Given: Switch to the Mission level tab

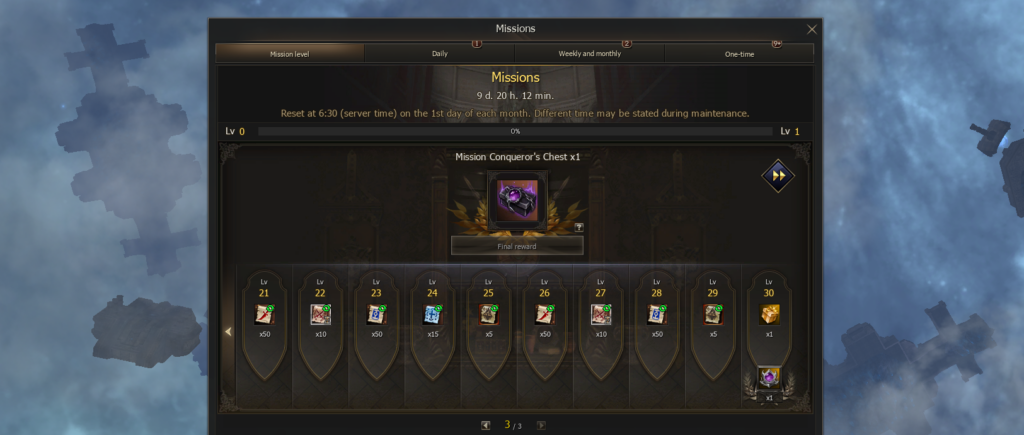Looking at the screenshot, I should pos(290,53).
